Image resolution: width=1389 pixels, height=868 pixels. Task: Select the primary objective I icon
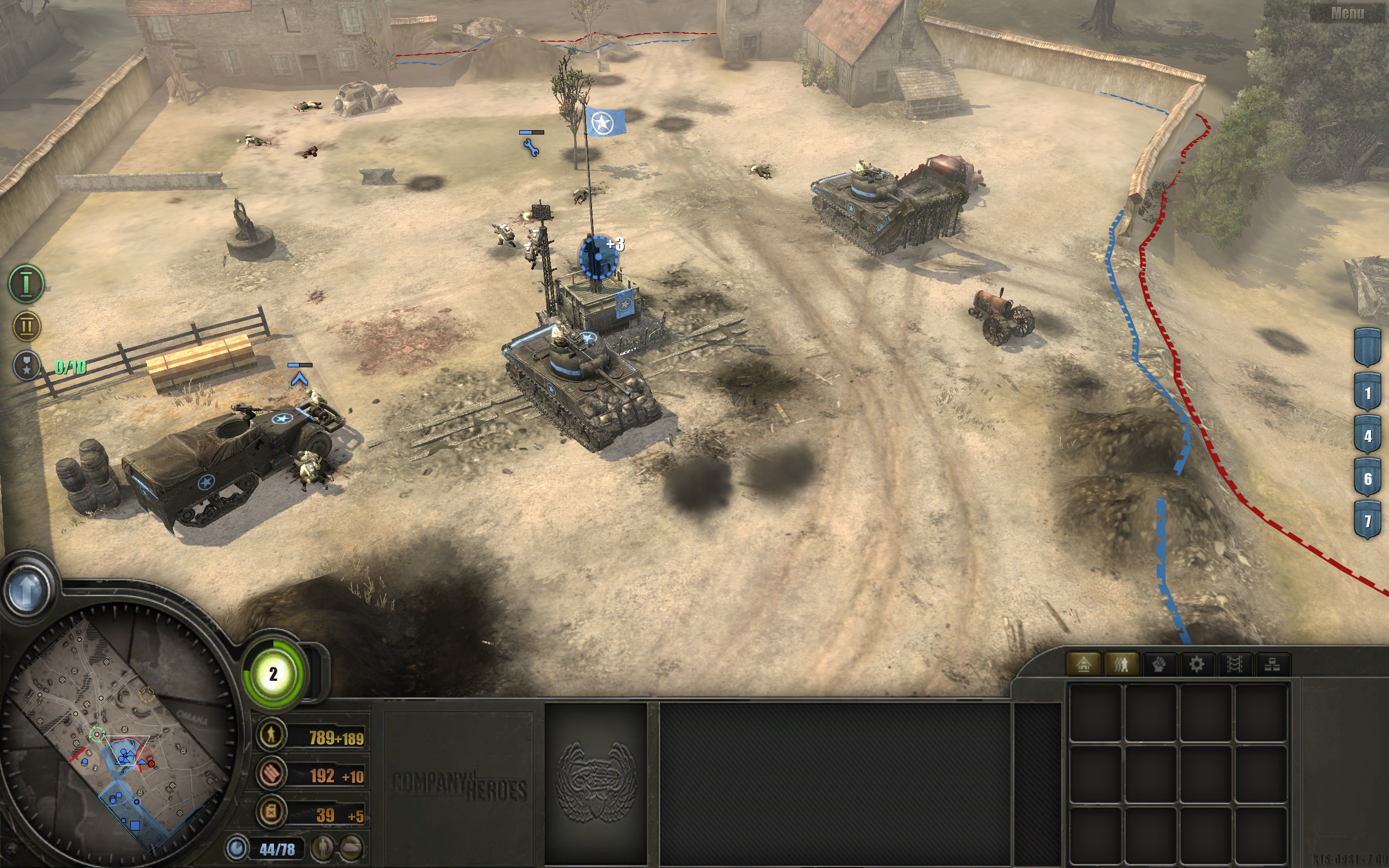tap(27, 284)
